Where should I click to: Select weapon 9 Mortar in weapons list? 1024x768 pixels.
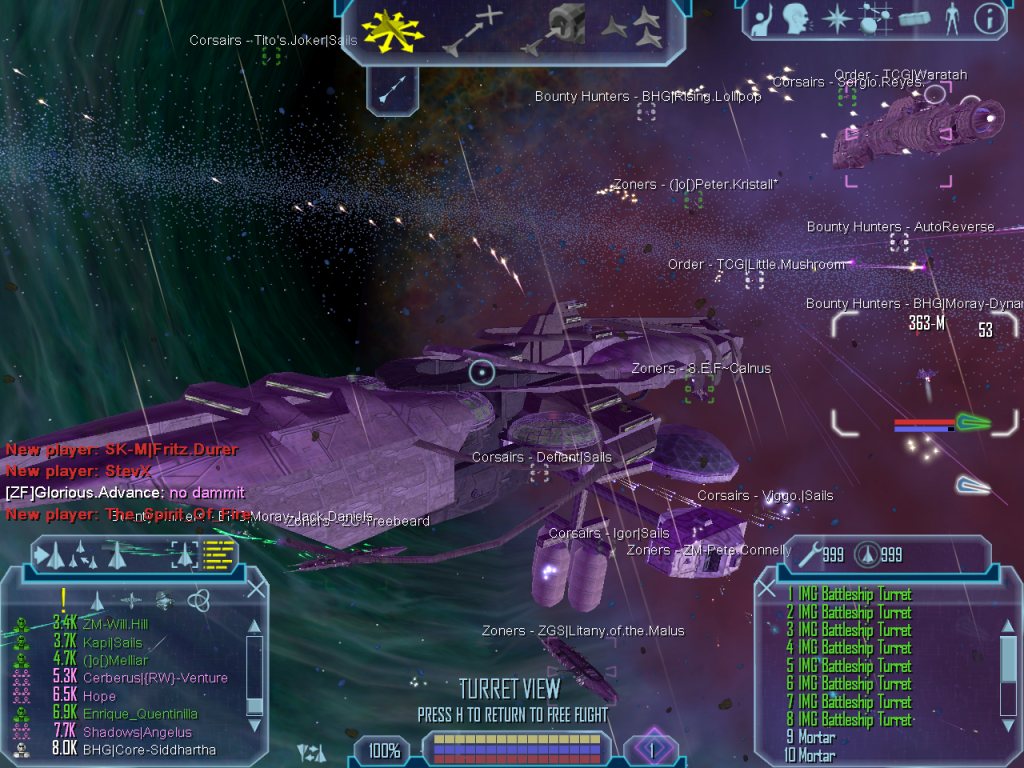click(810, 738)
